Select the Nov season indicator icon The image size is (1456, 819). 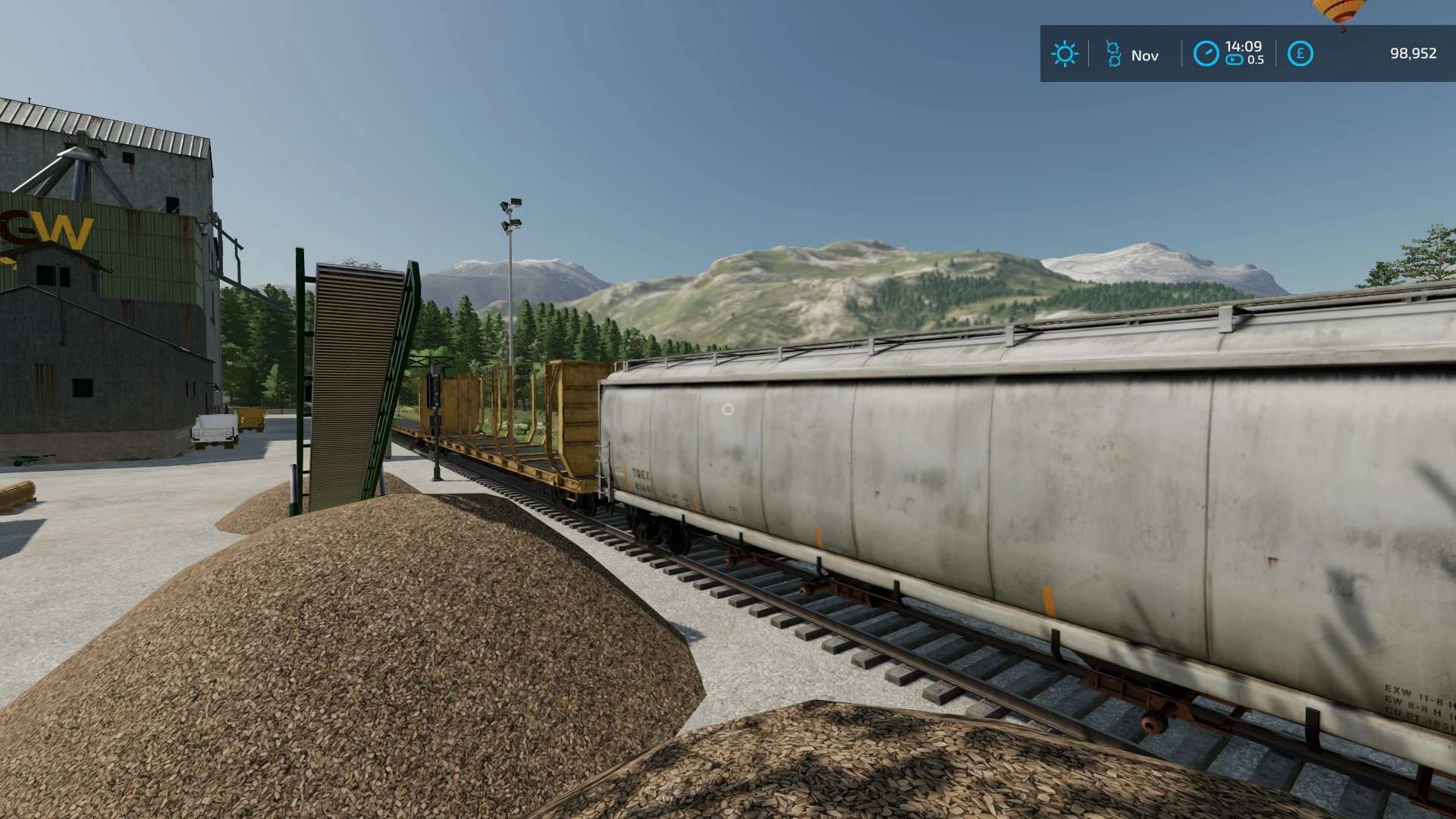tap(1113, 54)
